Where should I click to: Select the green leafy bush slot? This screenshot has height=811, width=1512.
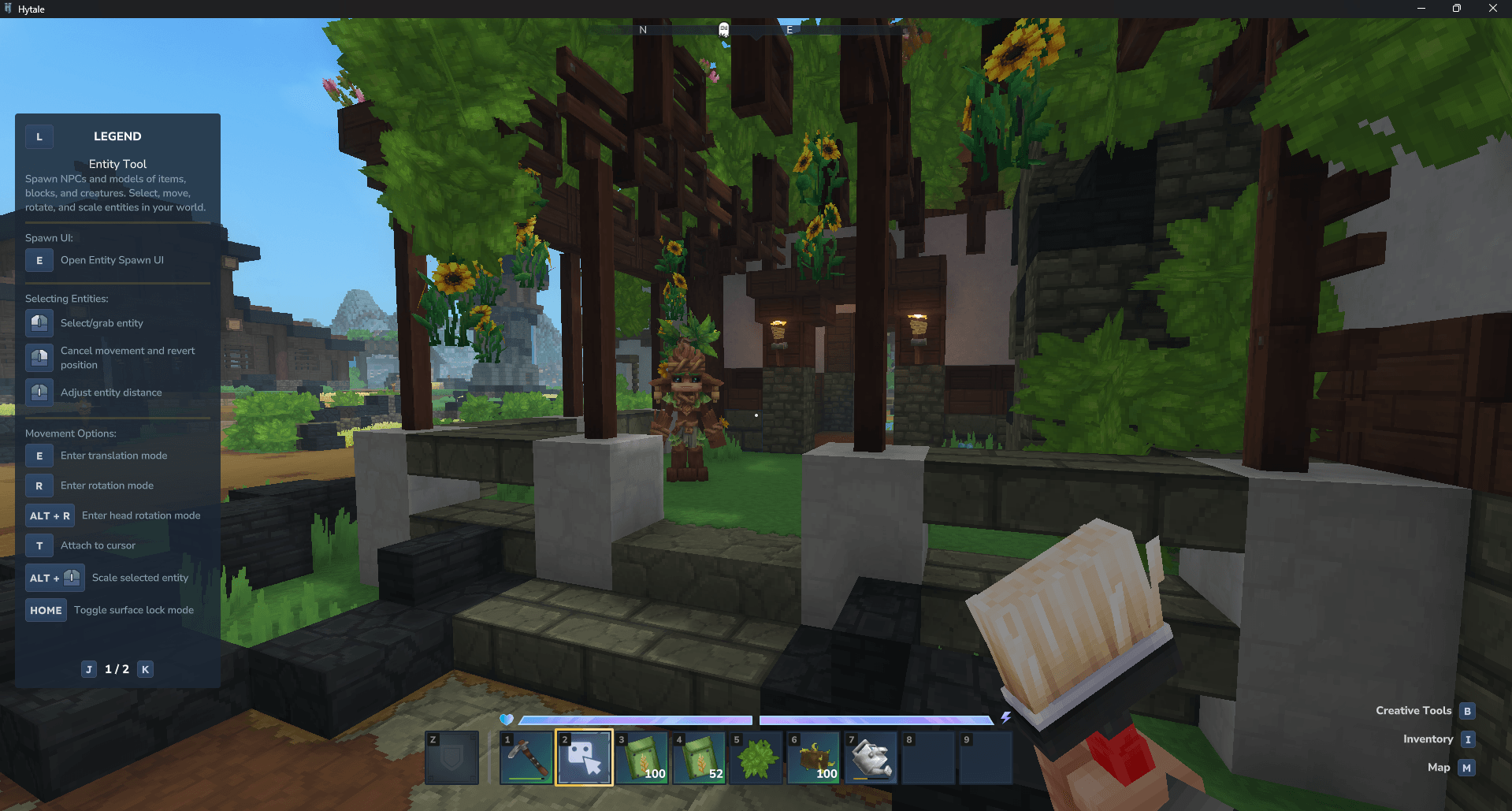pos(756,757)
